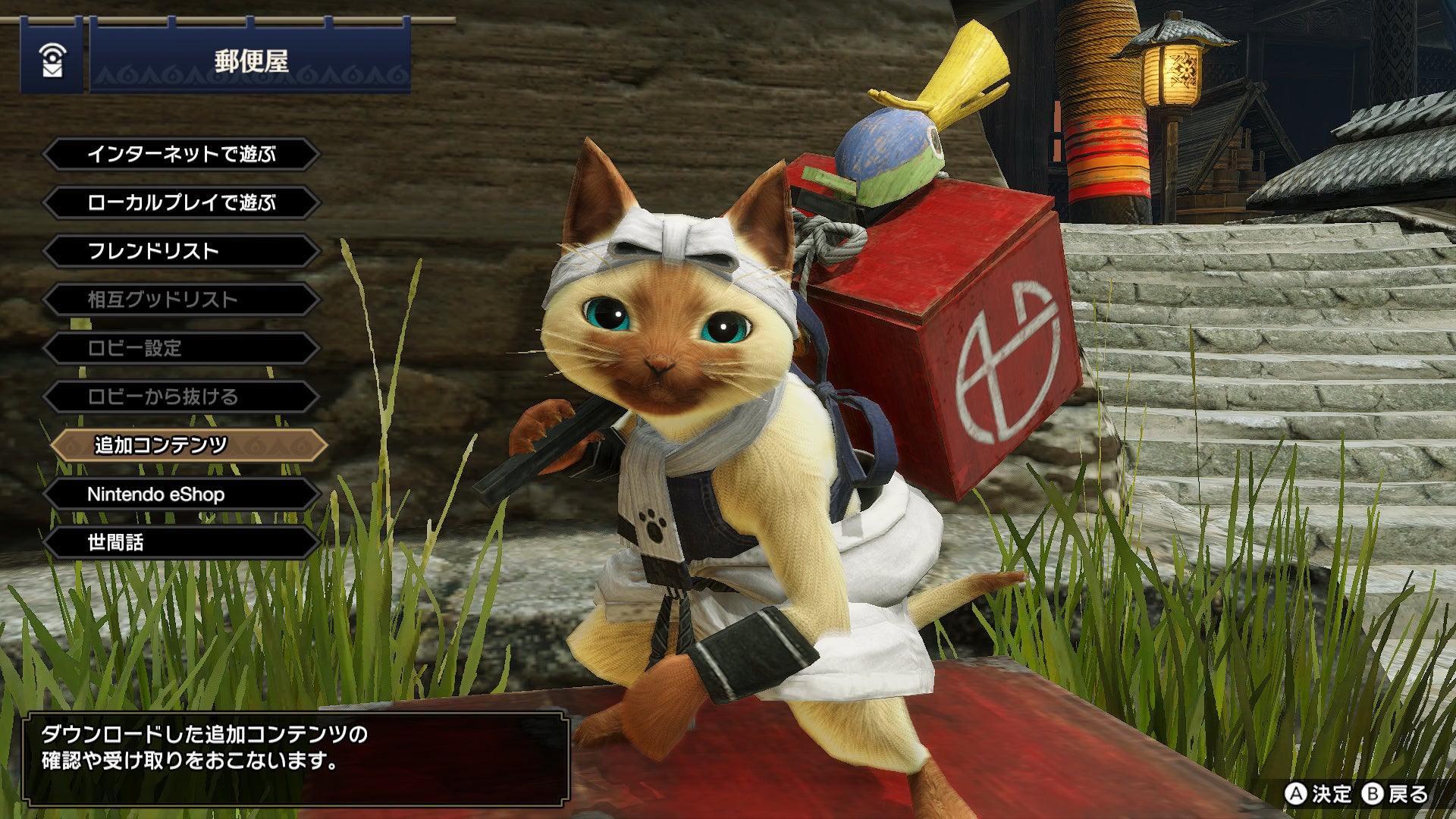This screenshot has height=819, width=1456.
Task: Choose ローカルプレイで遊ぶ option
Action: [x=181, y=203]
